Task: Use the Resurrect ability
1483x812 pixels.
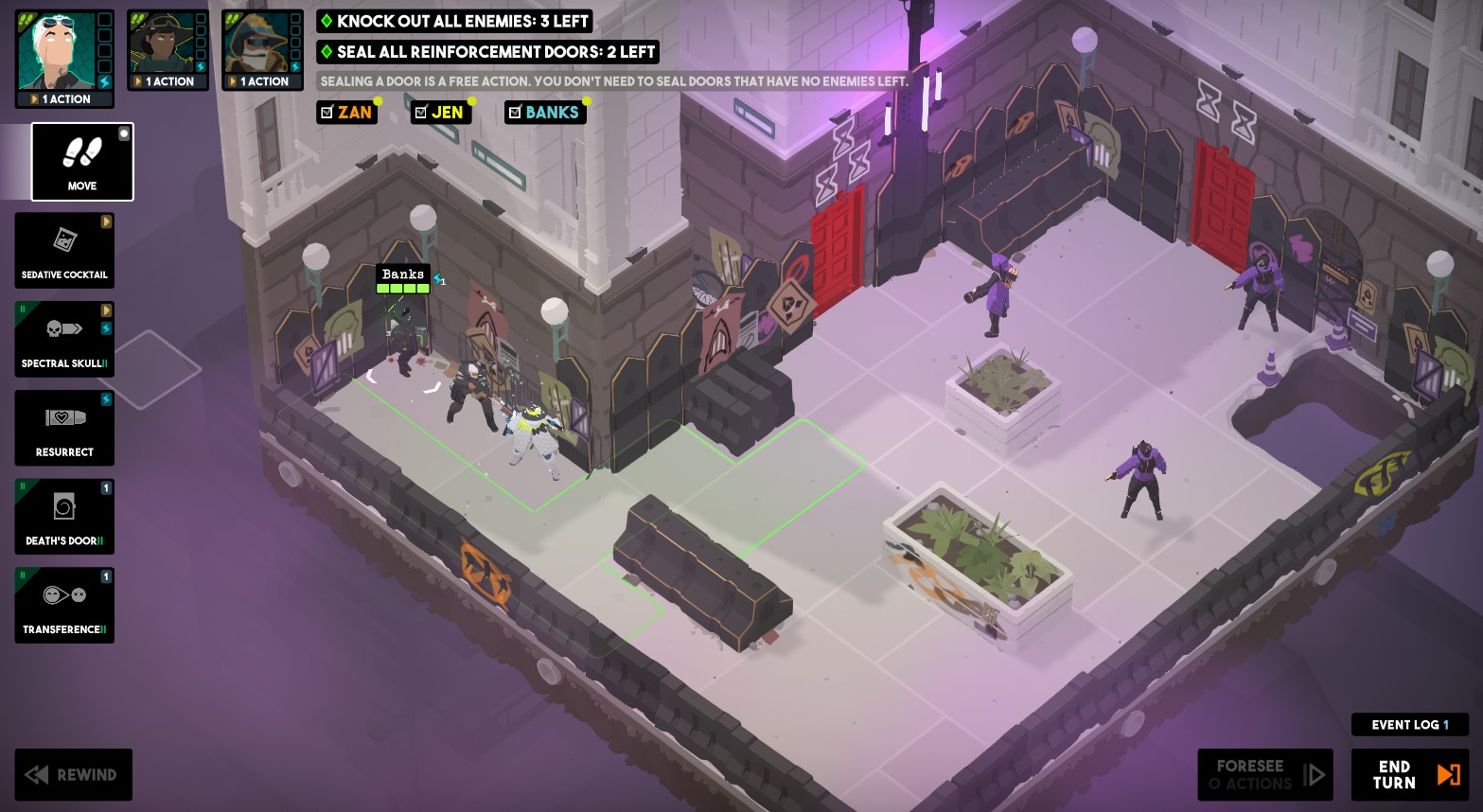Action: click(x=63, y=428)
